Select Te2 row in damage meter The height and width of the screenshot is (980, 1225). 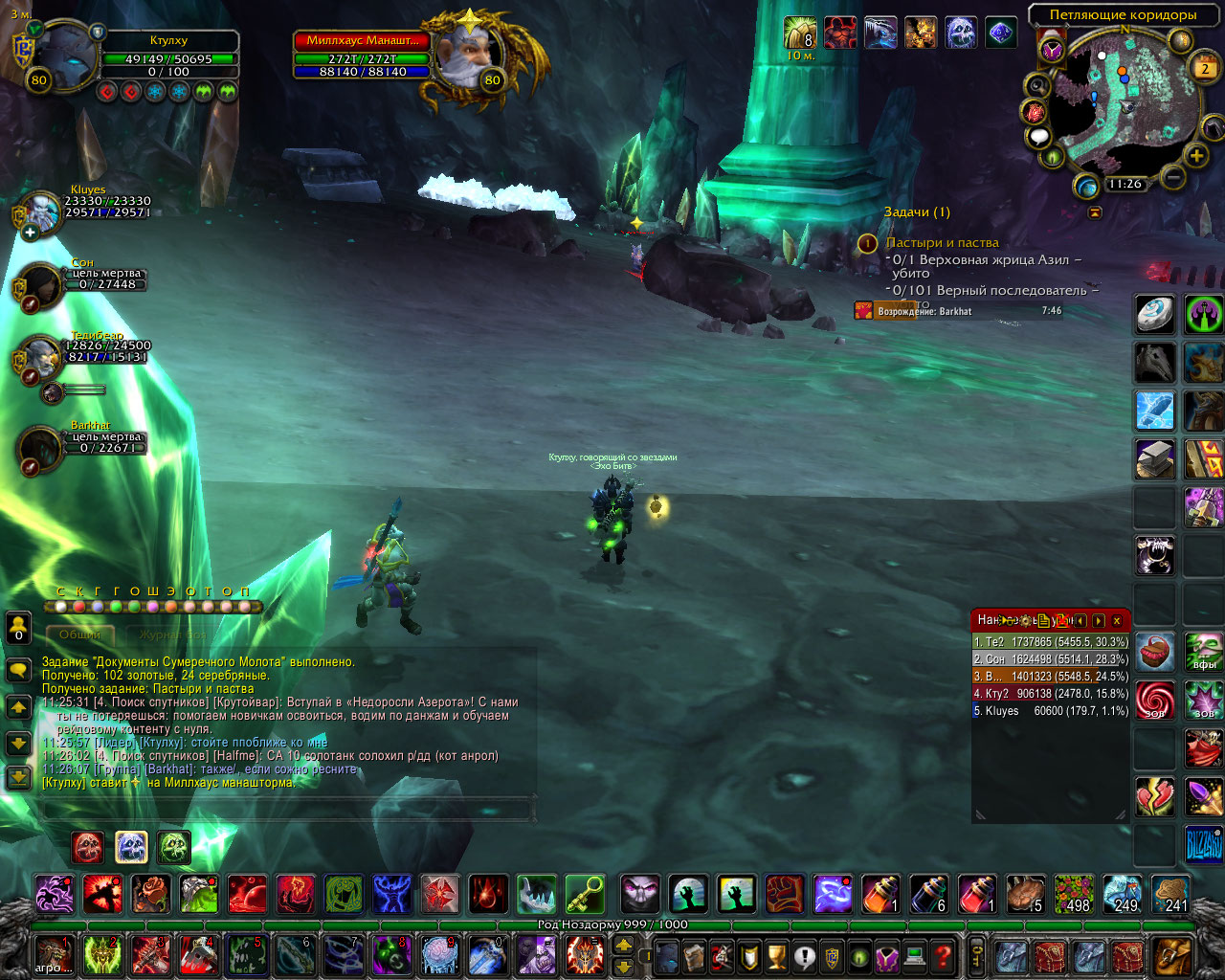click(x=1050, y=642)
